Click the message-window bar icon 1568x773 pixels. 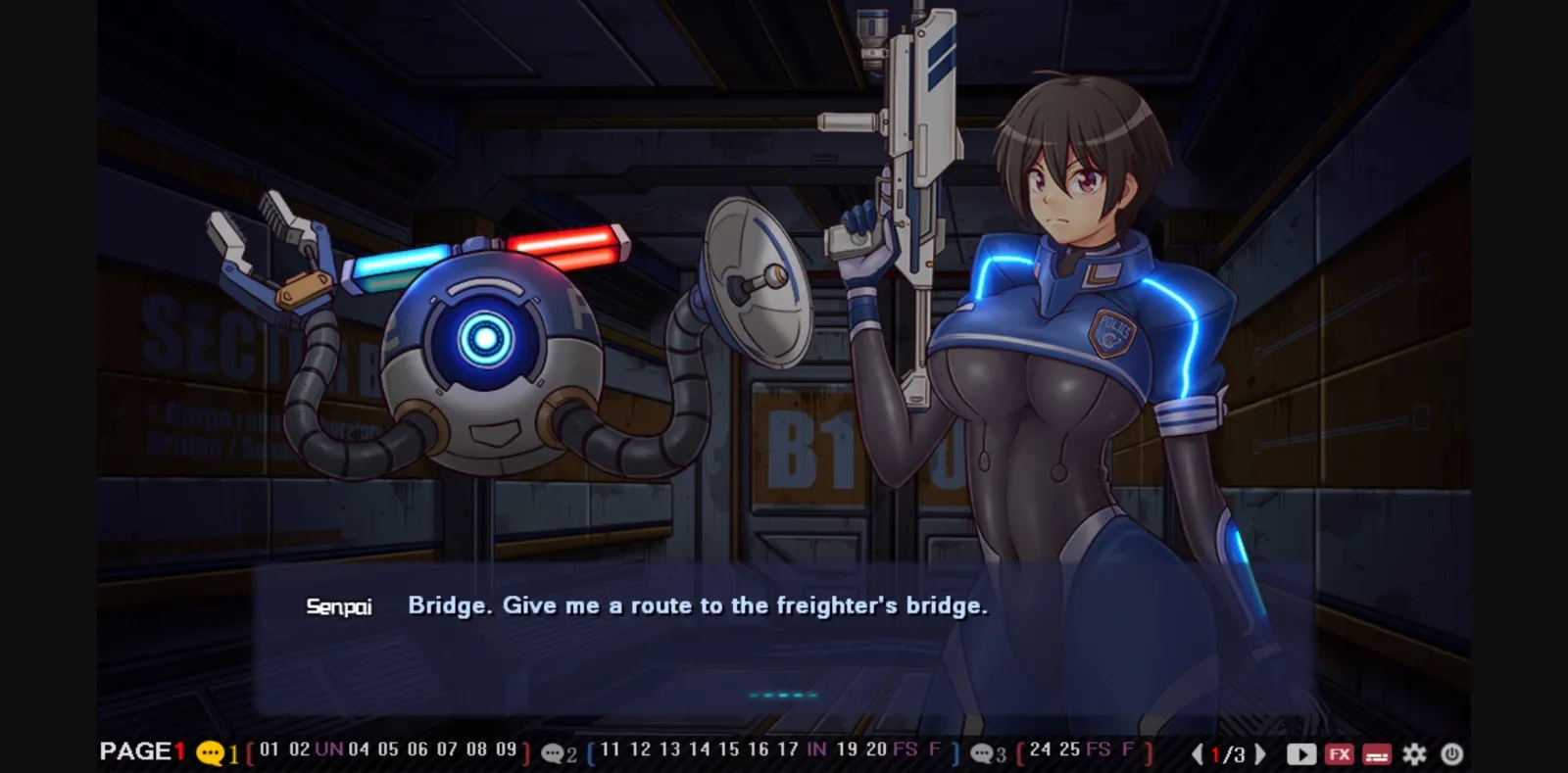tap(1376, 754)
